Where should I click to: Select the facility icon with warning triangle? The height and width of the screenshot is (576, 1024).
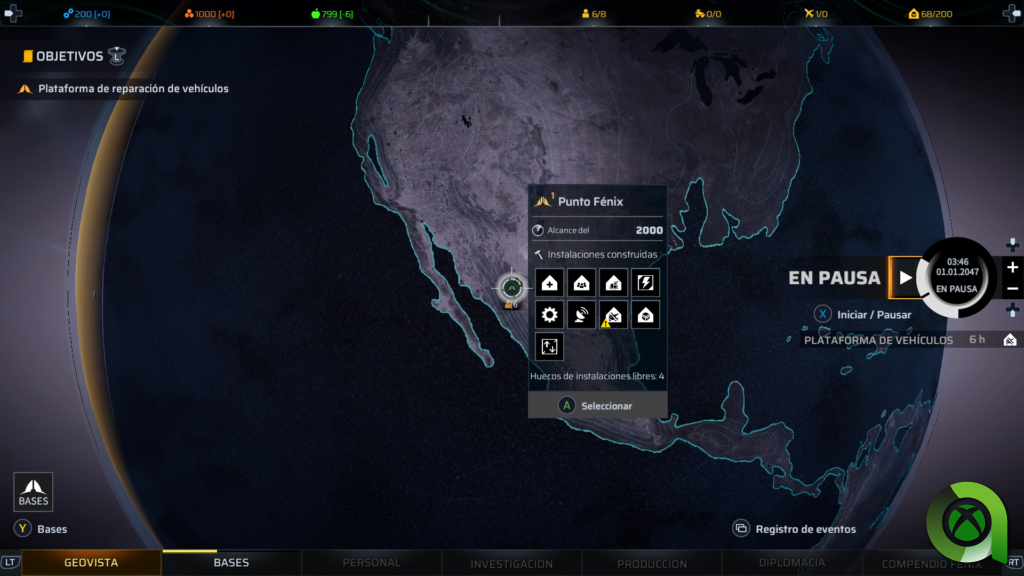(x=612, y=315)
